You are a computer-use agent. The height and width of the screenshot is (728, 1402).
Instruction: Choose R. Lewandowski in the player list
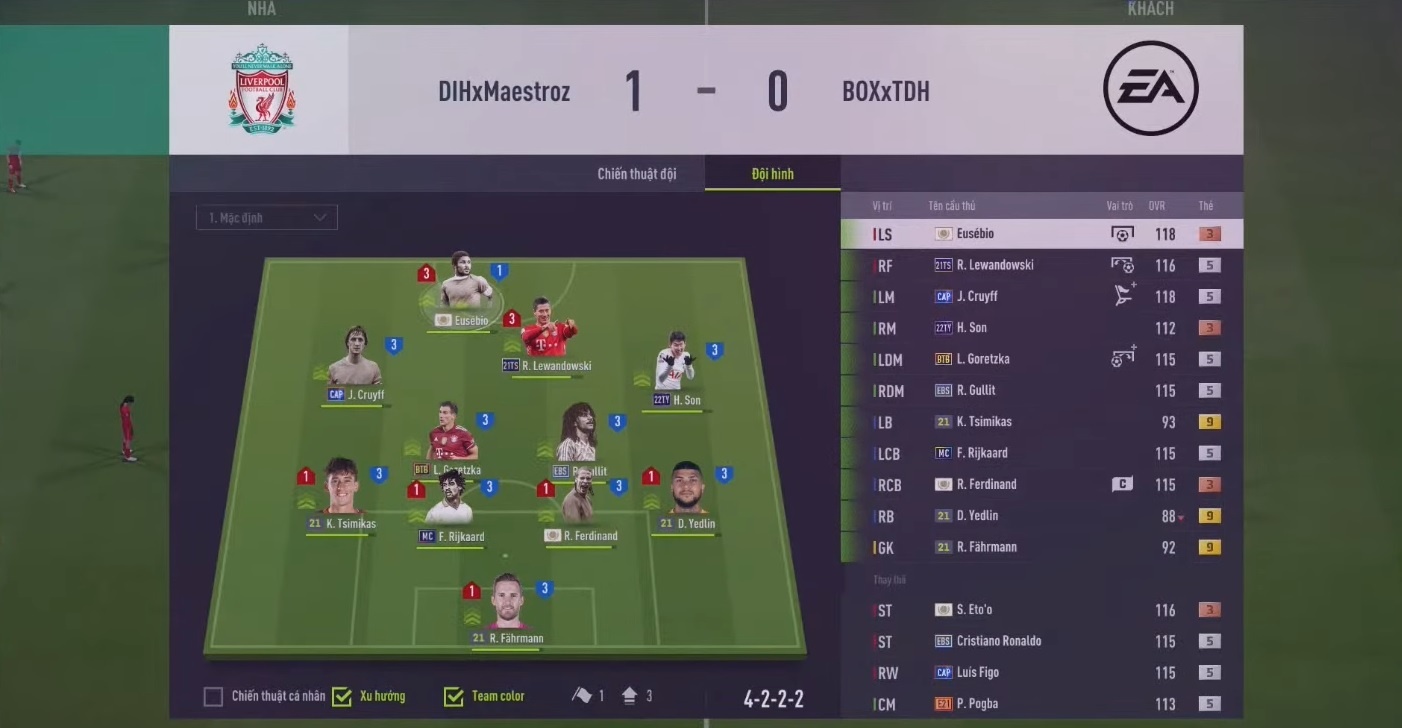[x=1040, y=265]
